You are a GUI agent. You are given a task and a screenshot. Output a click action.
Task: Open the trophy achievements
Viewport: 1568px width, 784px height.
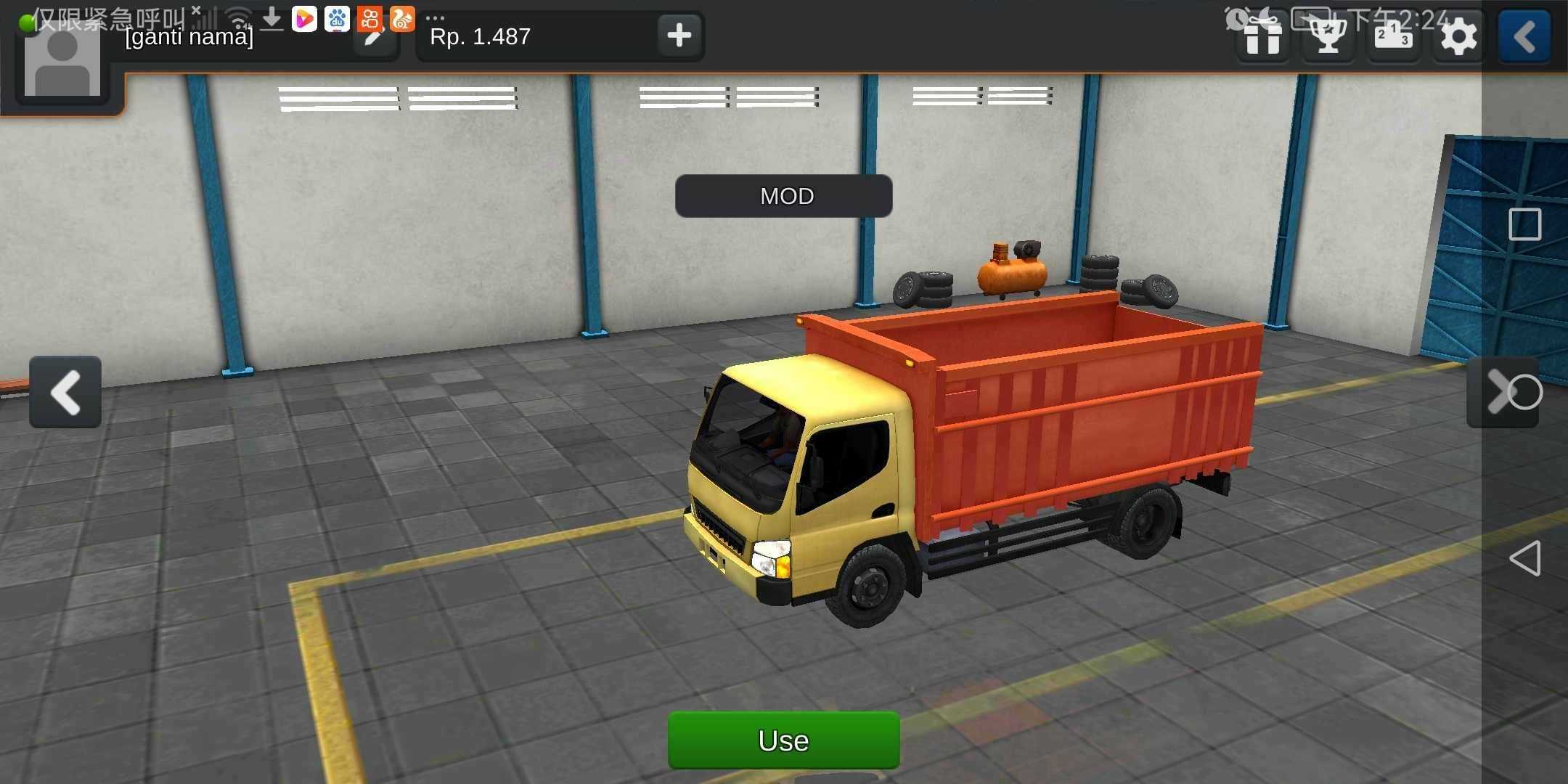pos(1328,36)
